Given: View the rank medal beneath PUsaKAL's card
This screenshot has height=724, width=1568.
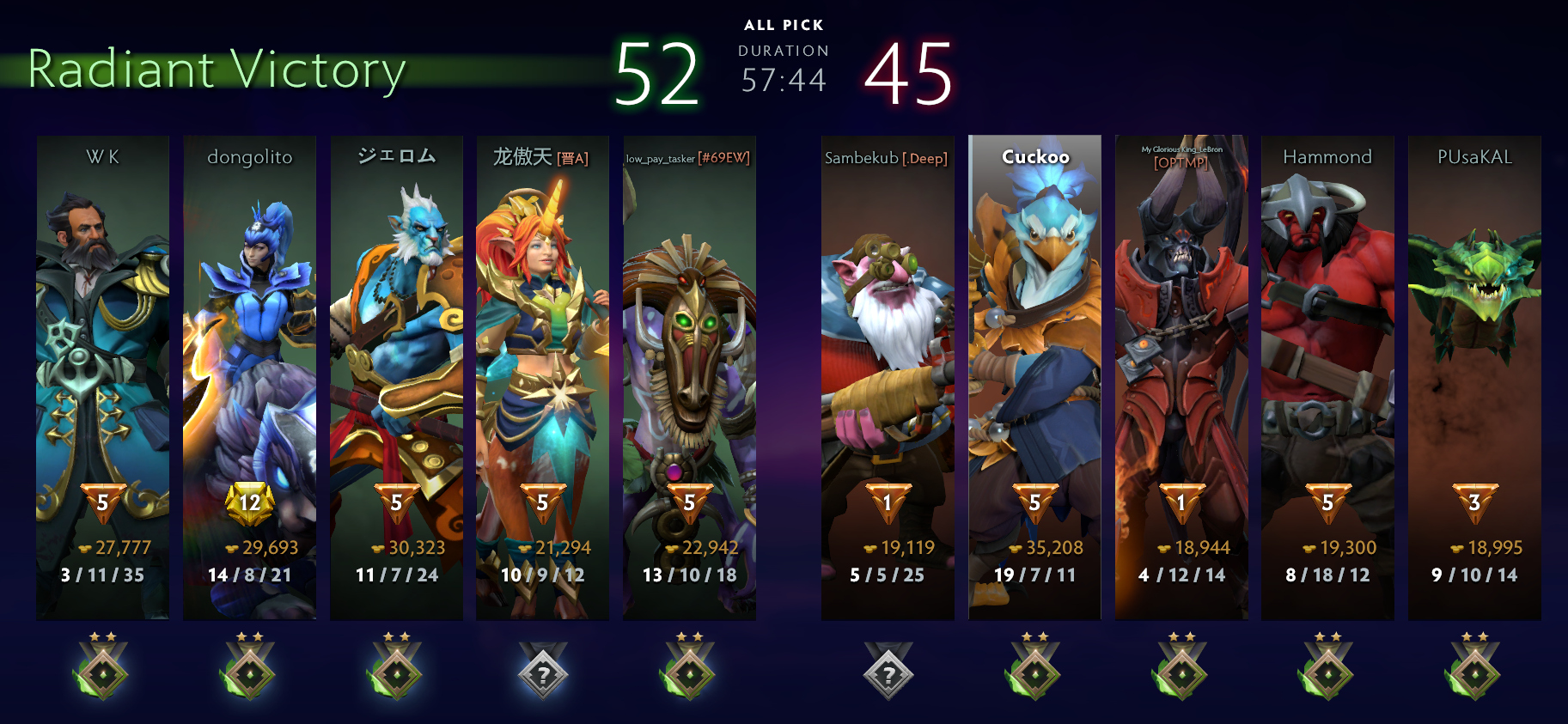Looking at the screenshot, I should pyautogui.click(x=1474, y=667).
